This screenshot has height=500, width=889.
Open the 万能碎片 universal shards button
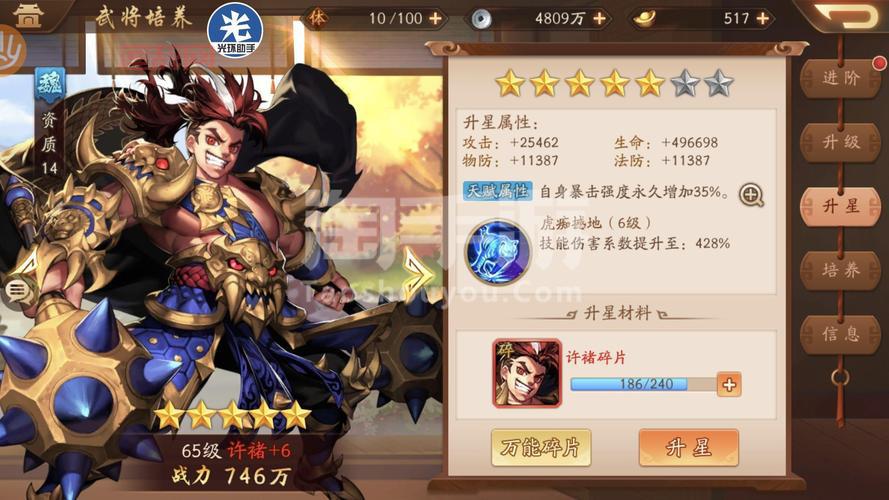tap(541, 448)
